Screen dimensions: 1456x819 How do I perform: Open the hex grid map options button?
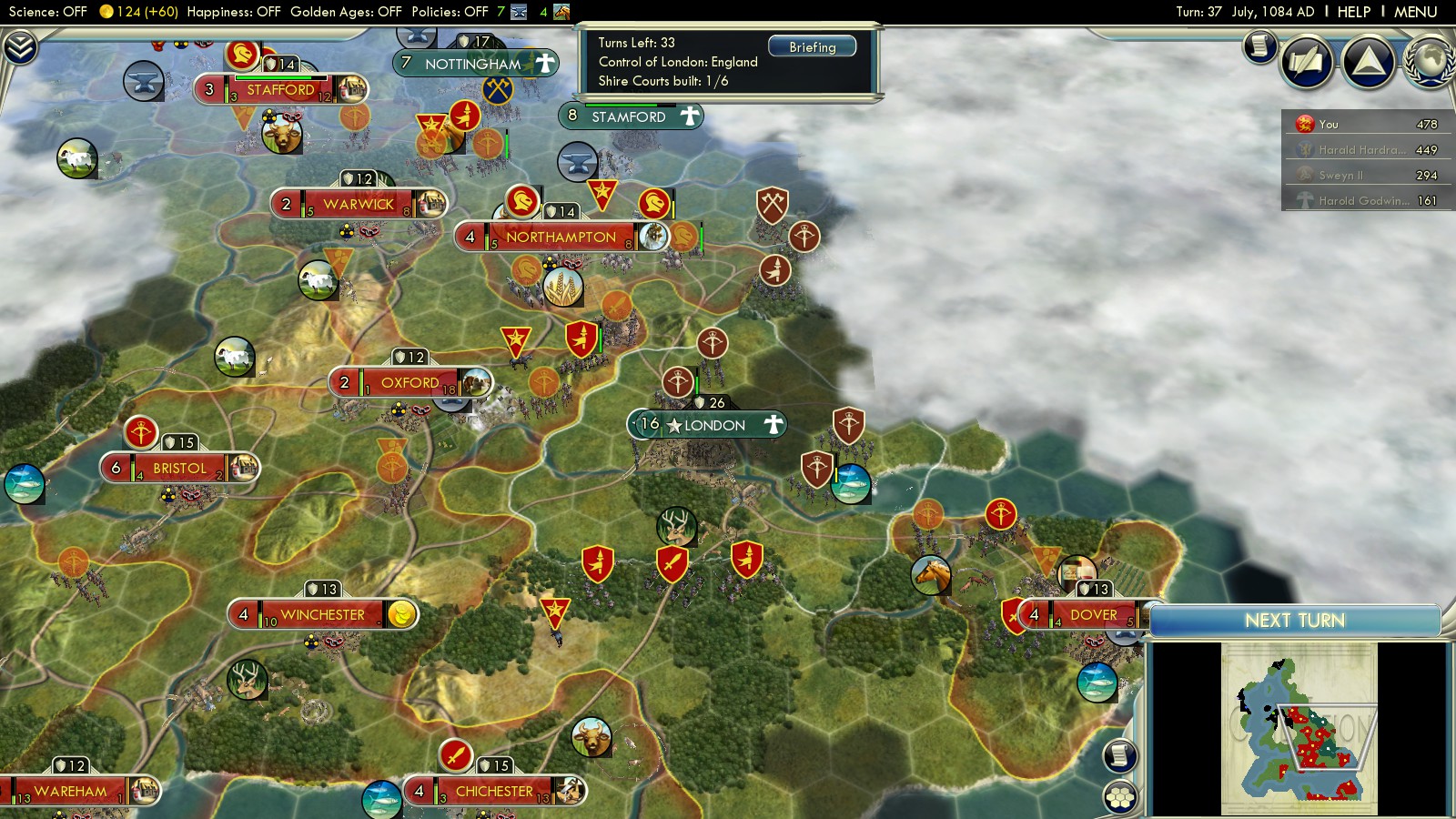pyautogui.click(x=1120, y=797)
